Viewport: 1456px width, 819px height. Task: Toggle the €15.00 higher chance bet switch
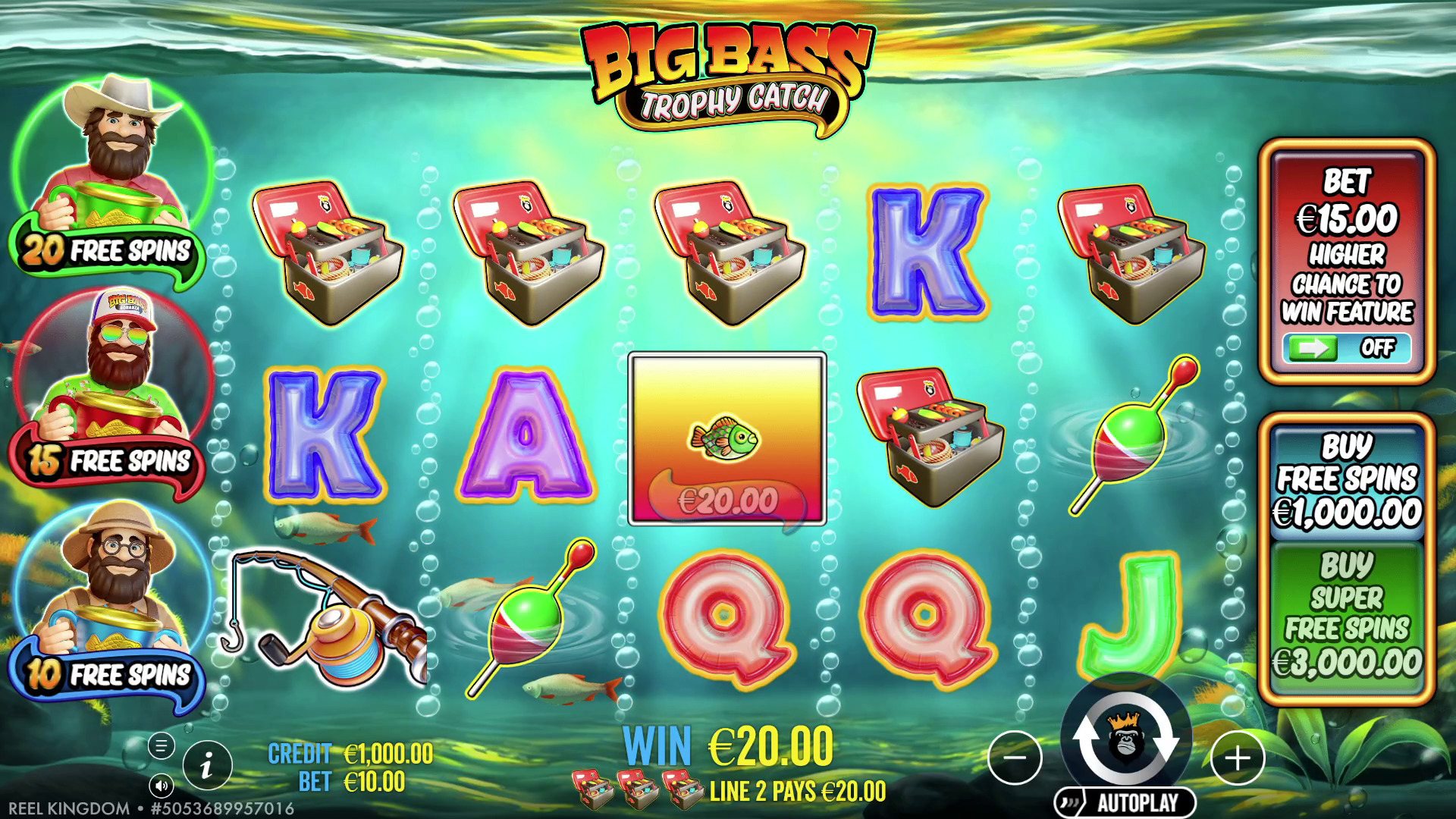(x=1347, y=348)
